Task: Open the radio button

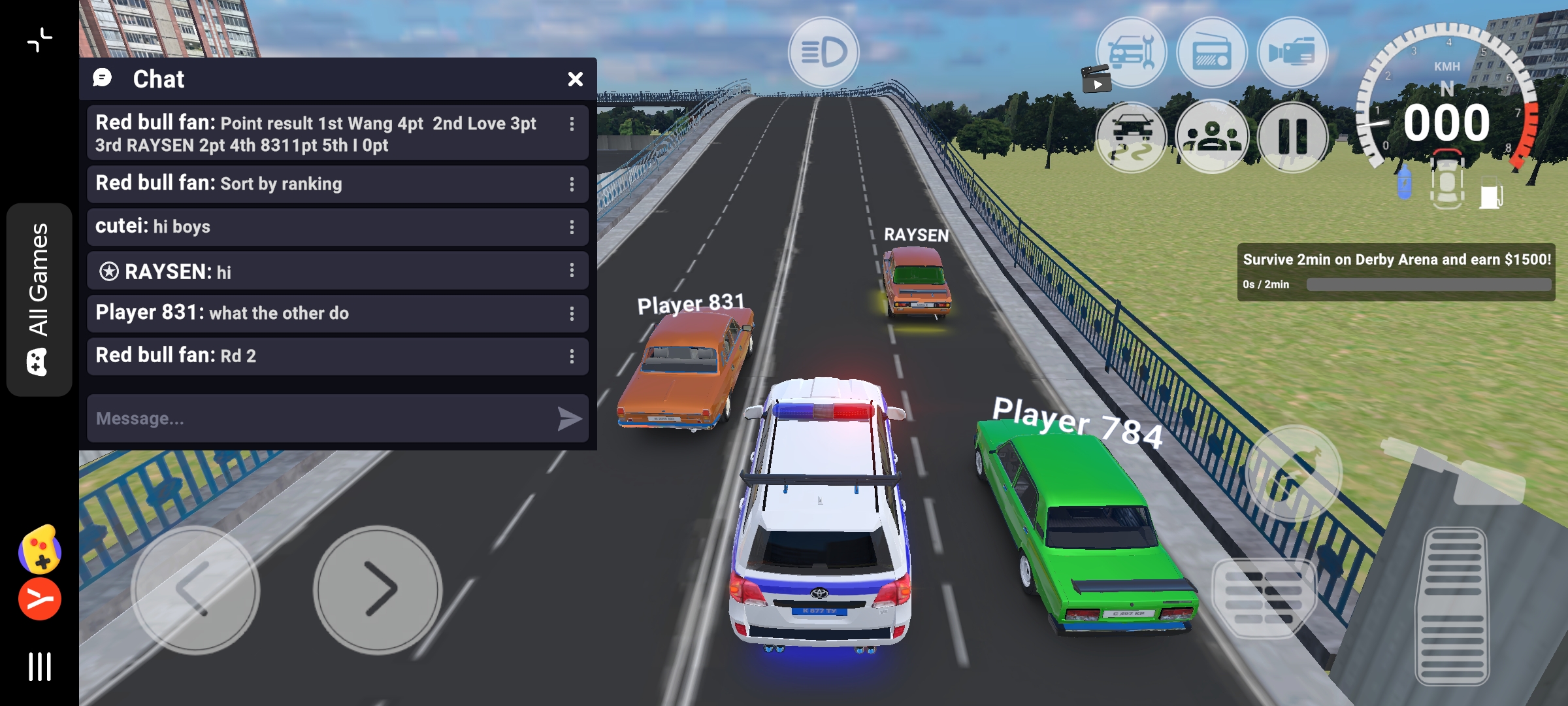Action: [x=1212, y=52]
